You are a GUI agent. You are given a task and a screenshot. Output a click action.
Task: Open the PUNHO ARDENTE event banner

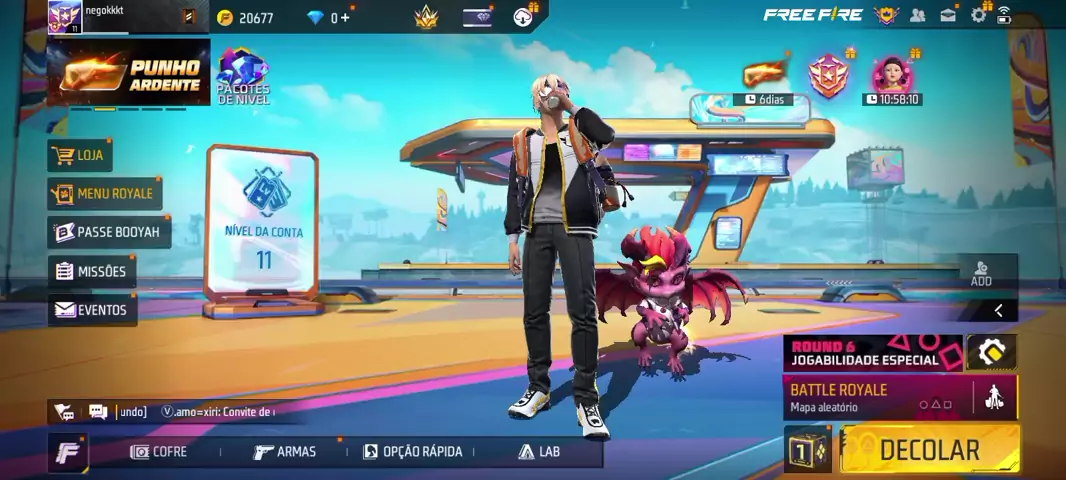click(129, 72)
